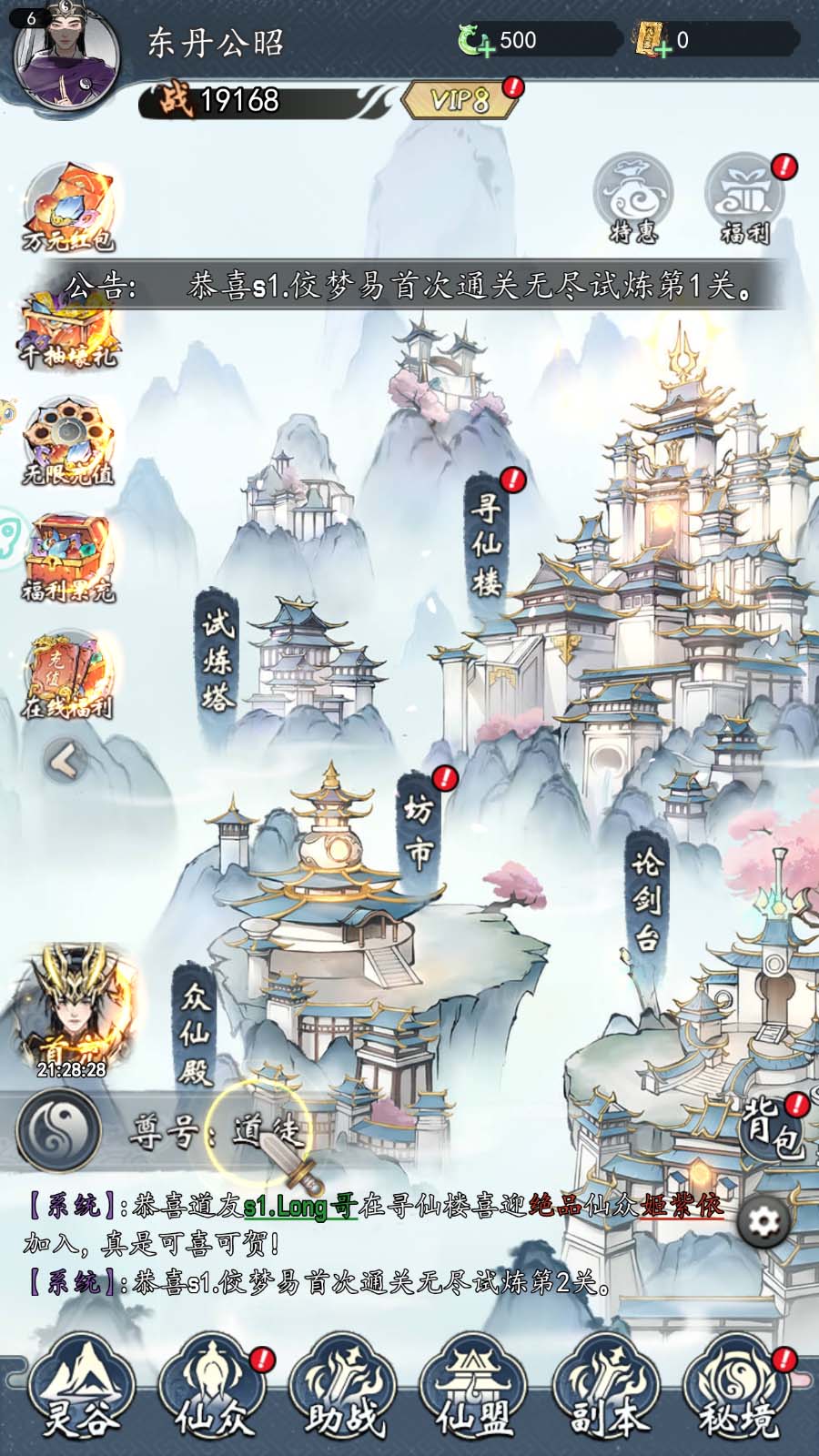Open the 副本 dungeon menu
Viewport: 819px width, 1456px height.
click(x=607, y=1390)
